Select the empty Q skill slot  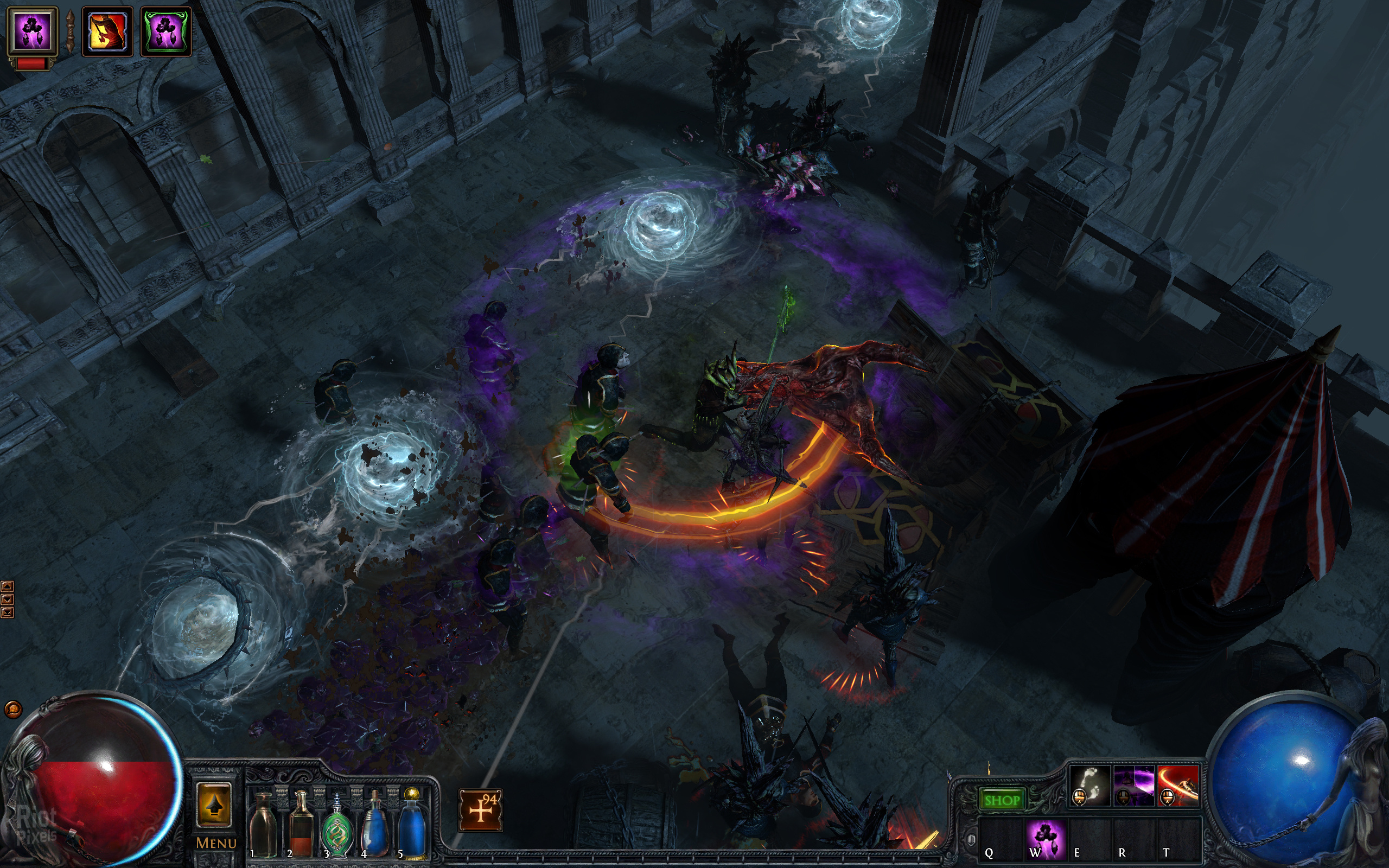[x=1000, y=839]
